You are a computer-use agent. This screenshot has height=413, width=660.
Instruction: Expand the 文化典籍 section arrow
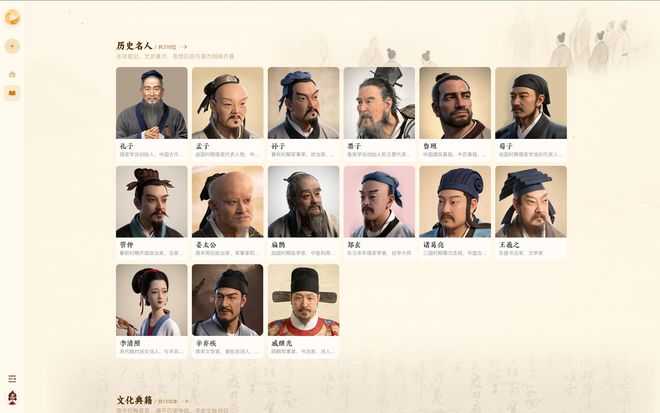pos(185,401)
